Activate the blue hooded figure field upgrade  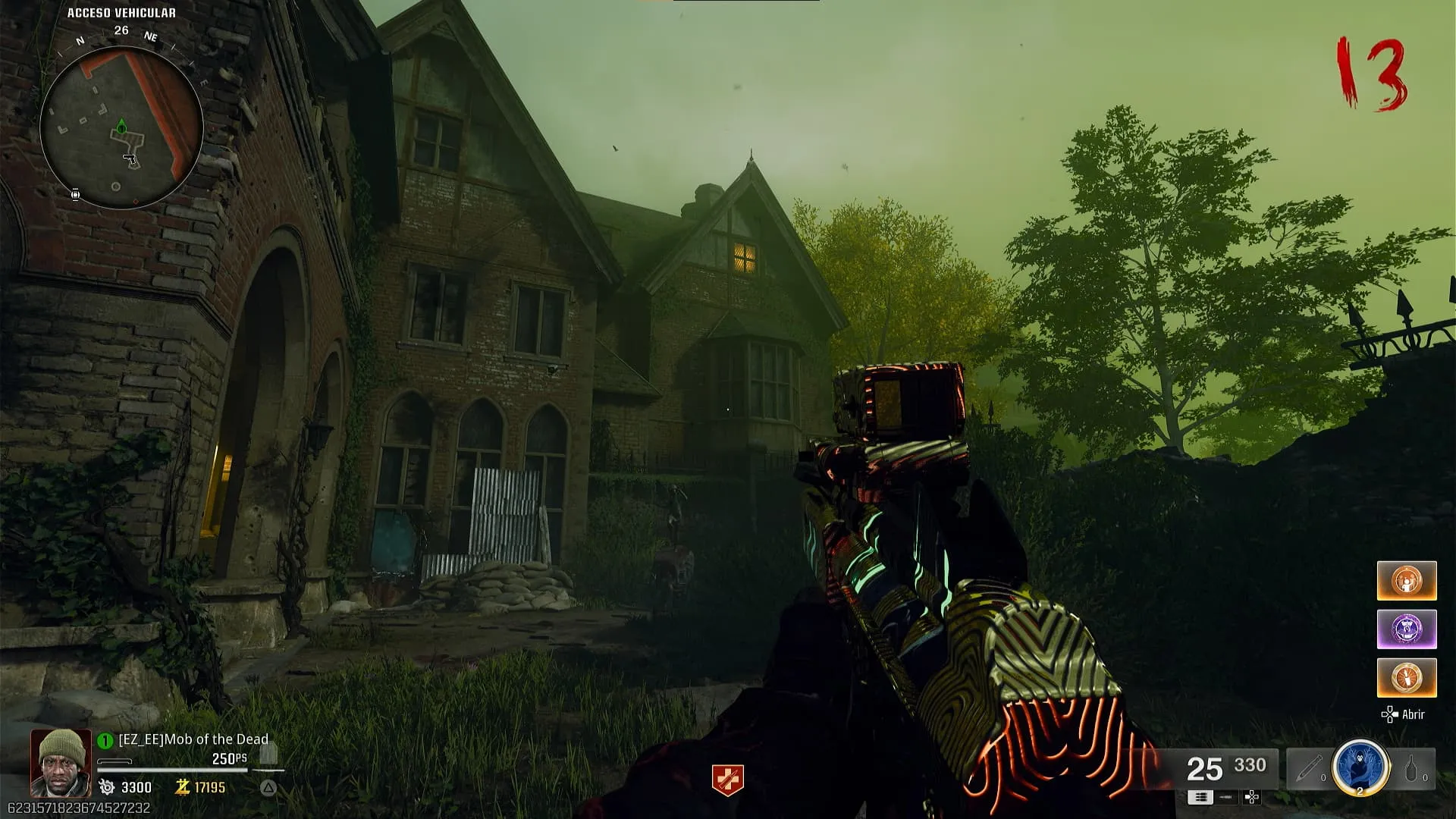pyautogui.click(x=1360, y=767)
